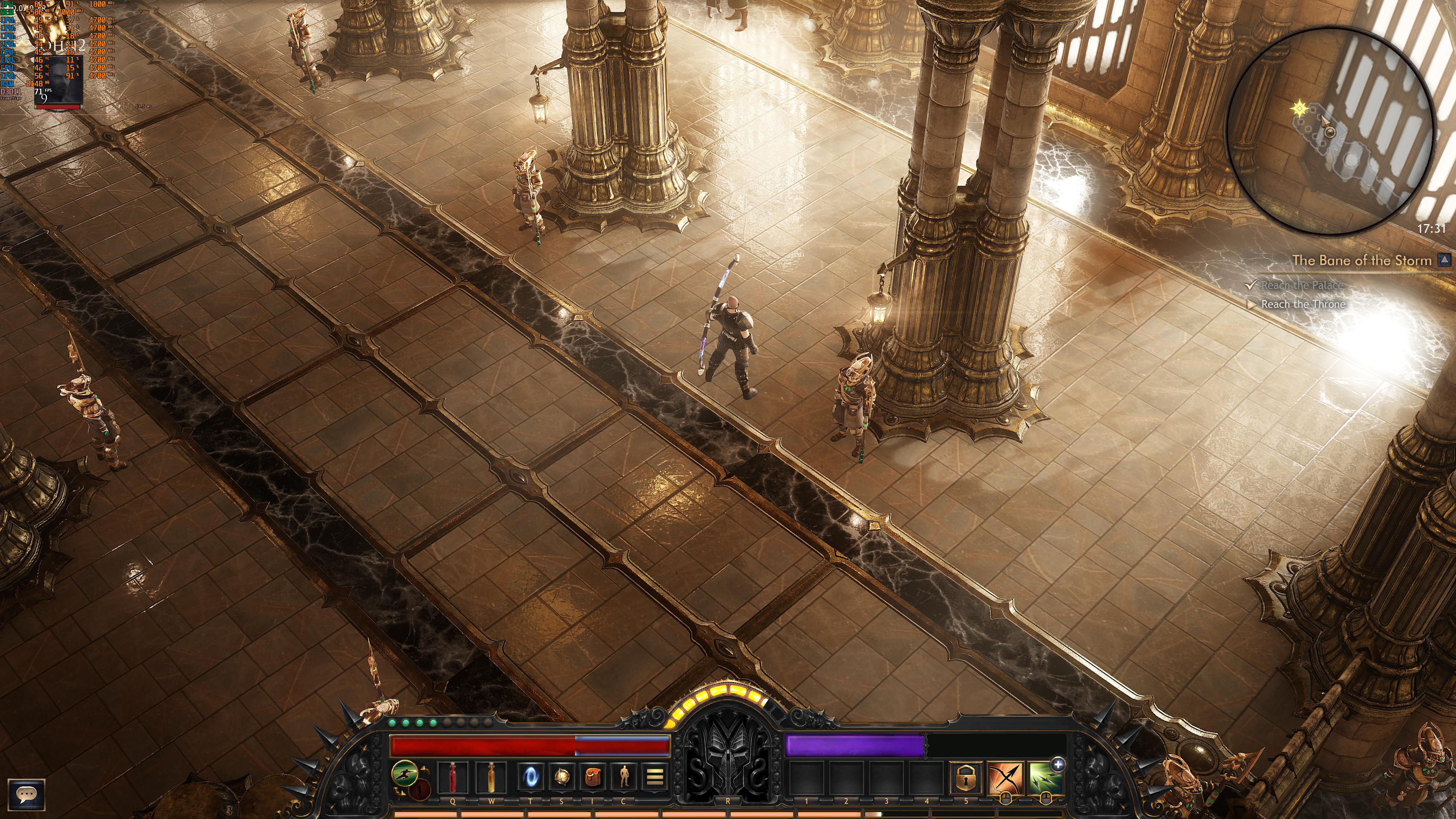Click the yellow quest star on the minimap
This screenshot has height=819, width=1456.
tap(1300, 108)
